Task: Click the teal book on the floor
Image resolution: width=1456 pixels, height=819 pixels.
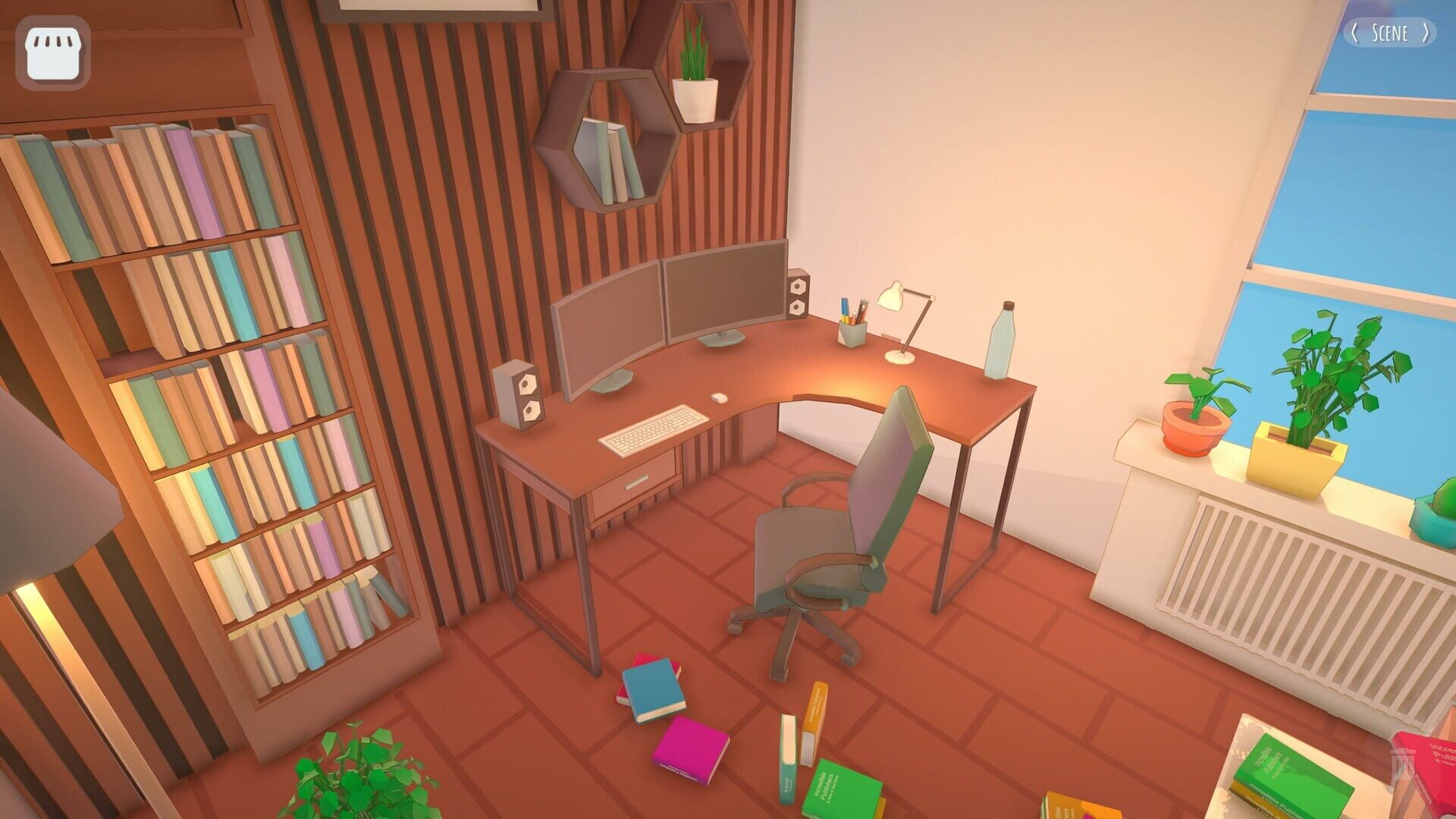Action: pos(654,688)
